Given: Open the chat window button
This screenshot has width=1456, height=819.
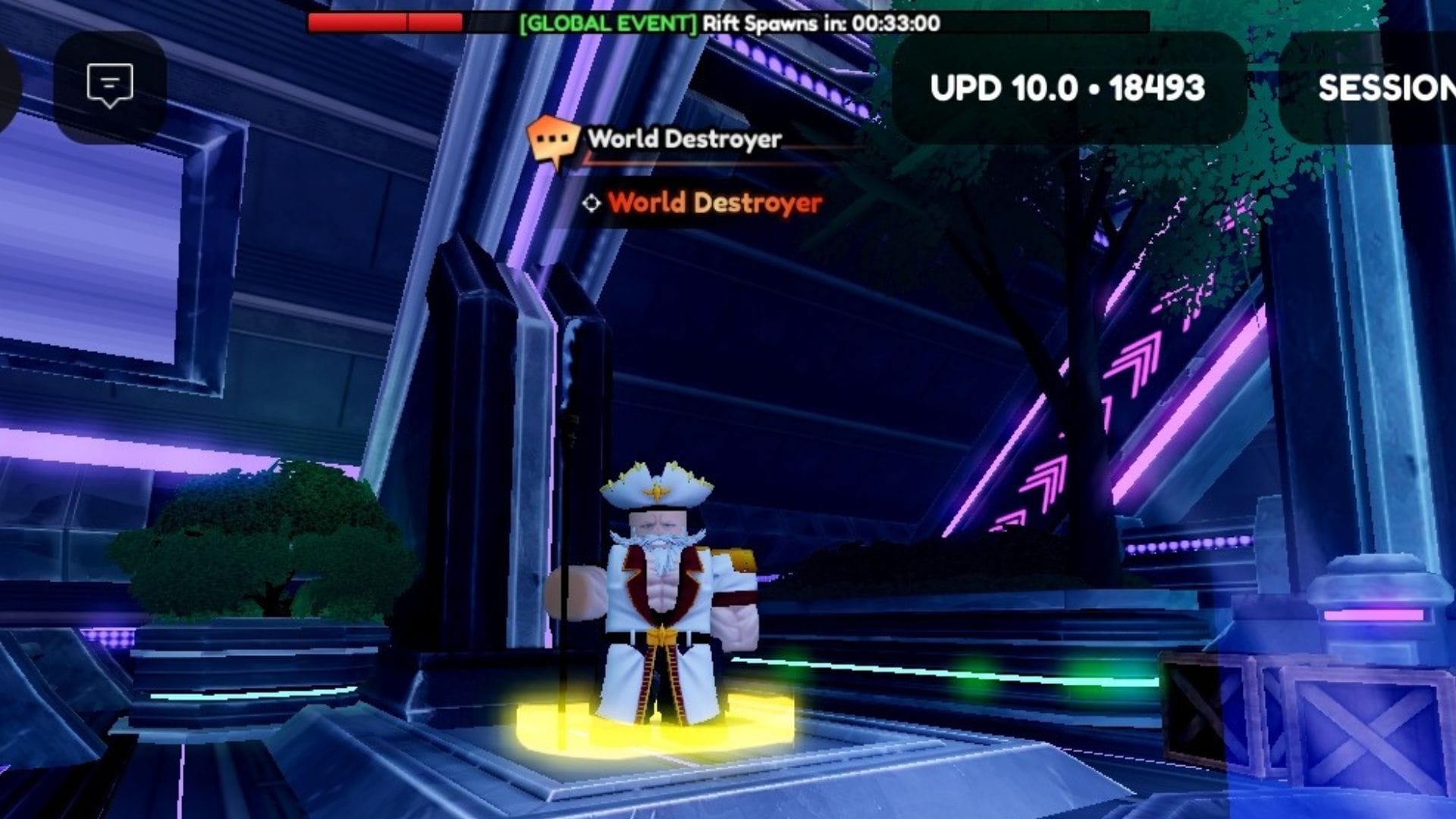Looking at the screenshot, I should coord(110,86).
